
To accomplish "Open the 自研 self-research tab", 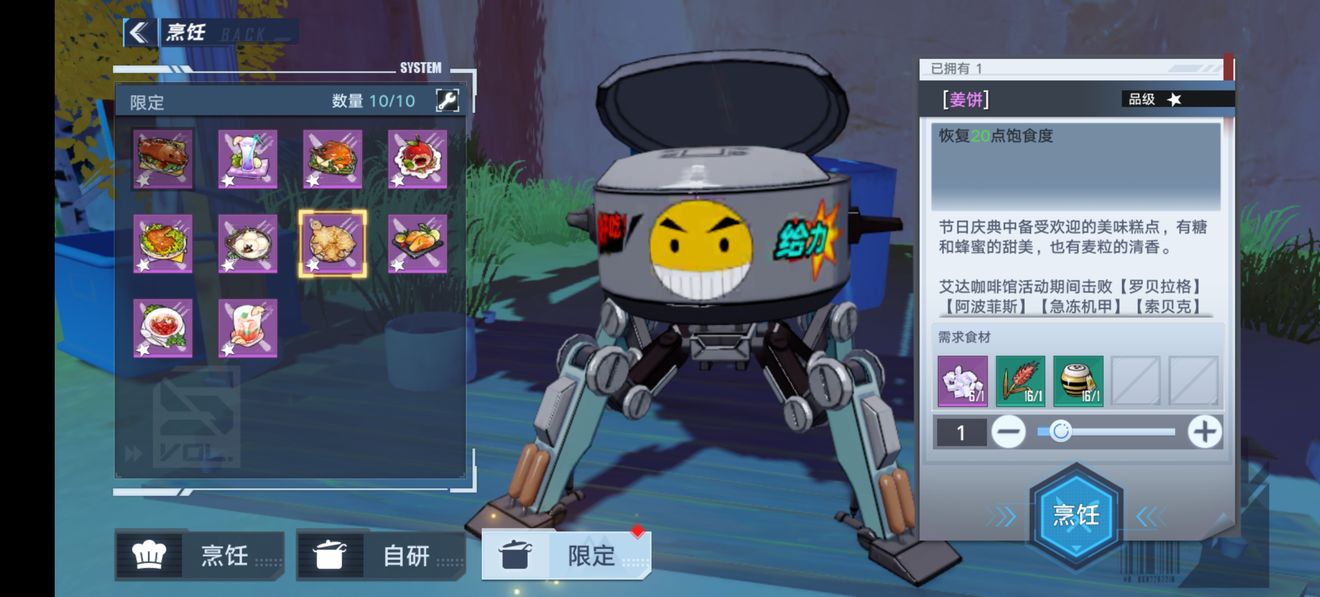I will pos(381,555).
